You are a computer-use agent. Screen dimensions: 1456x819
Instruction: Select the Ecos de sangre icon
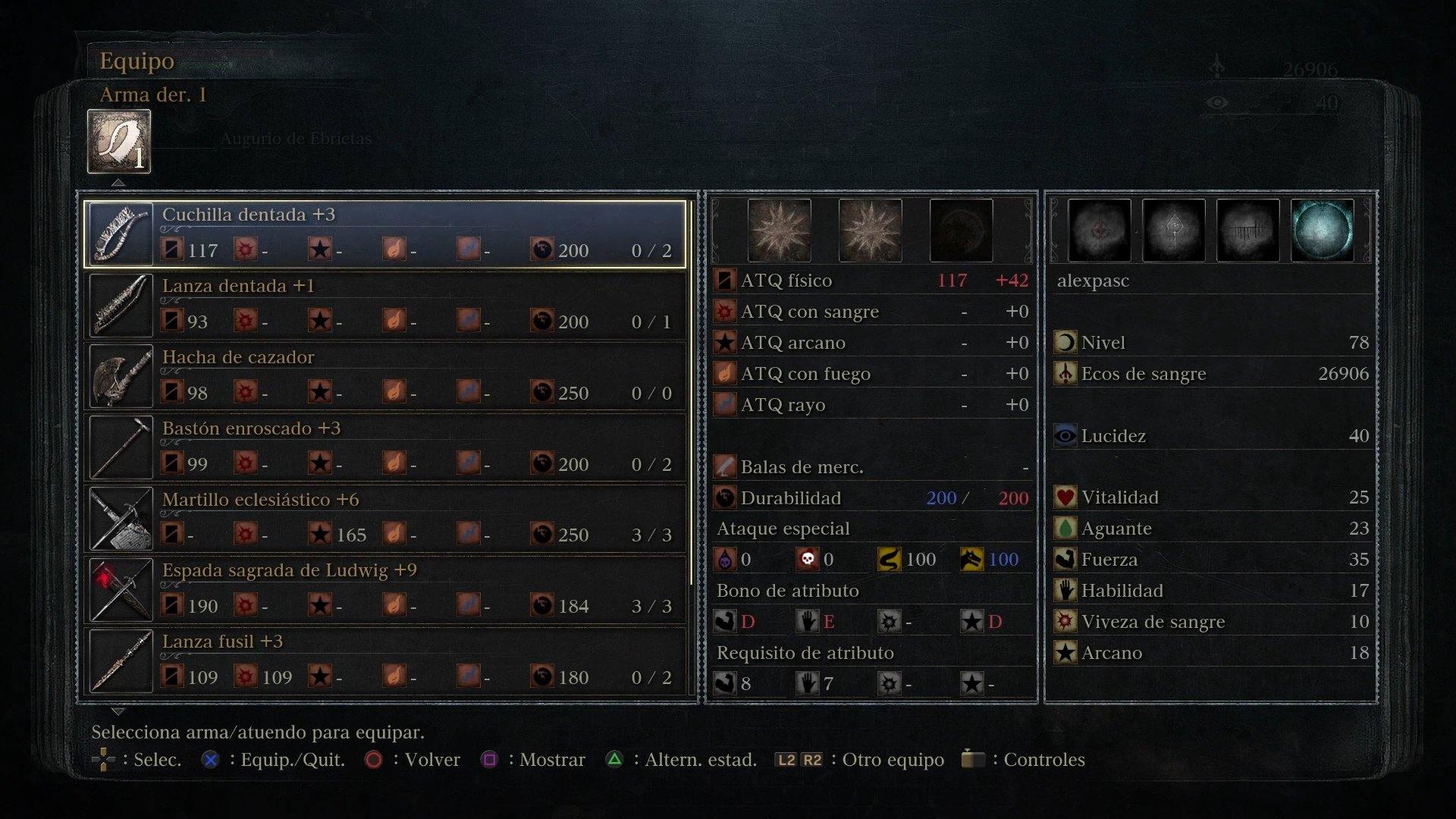pos(1065,373)
